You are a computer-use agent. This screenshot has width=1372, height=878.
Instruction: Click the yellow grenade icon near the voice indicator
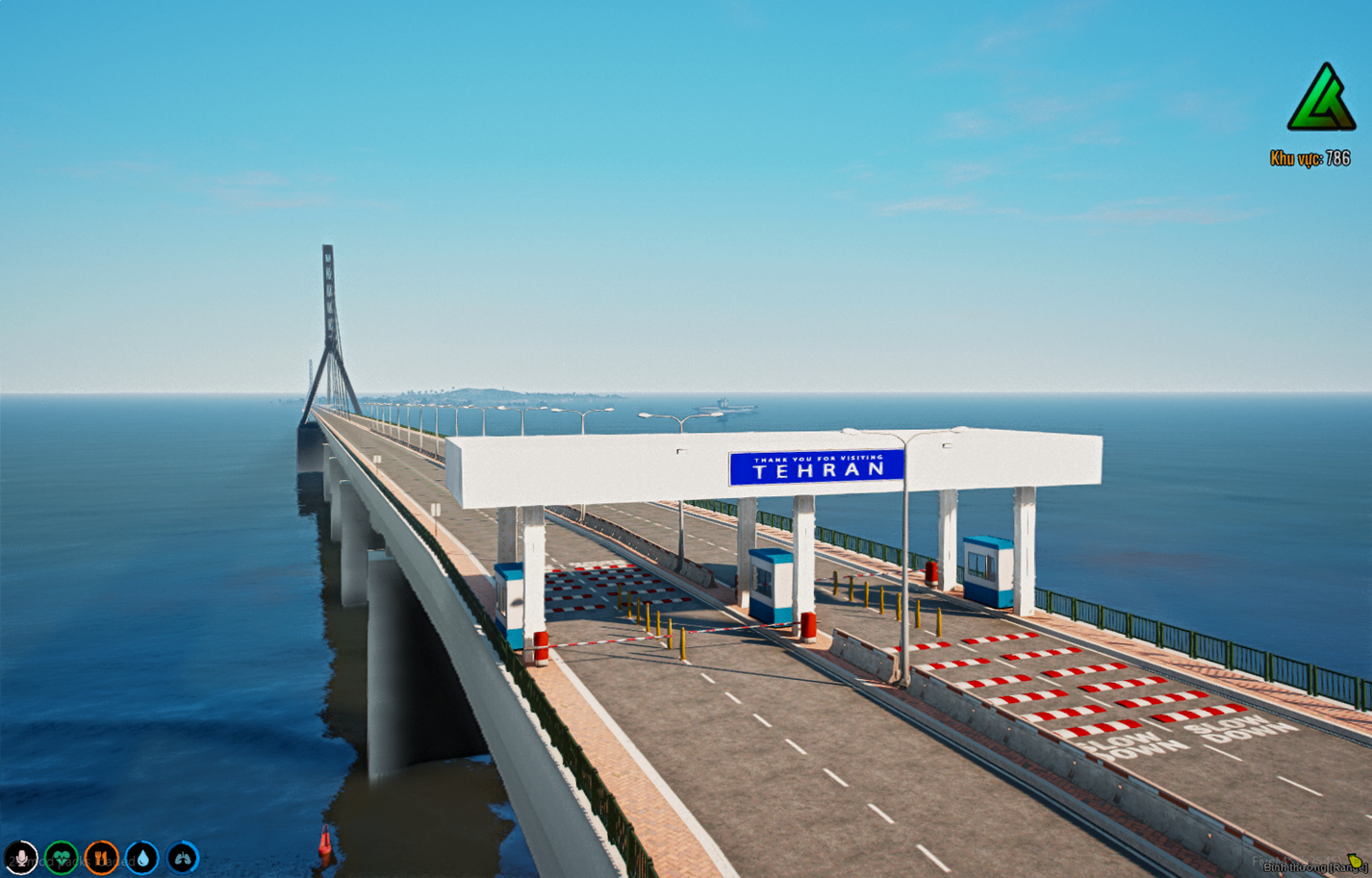coord(1356,862)
